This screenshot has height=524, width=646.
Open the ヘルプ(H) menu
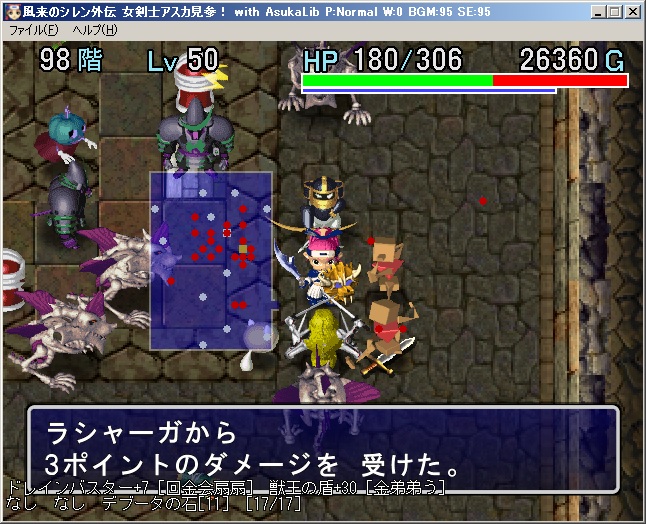[94, 30]
